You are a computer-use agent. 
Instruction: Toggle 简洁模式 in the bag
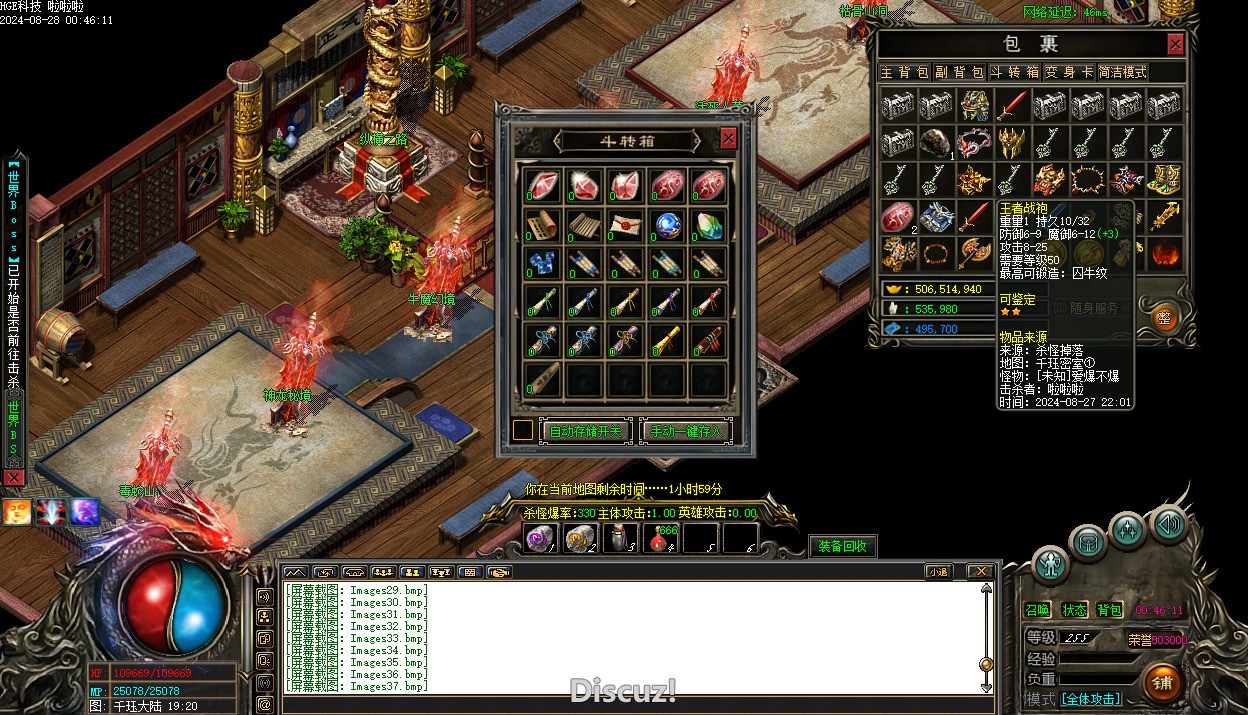tap(1123, 72)
